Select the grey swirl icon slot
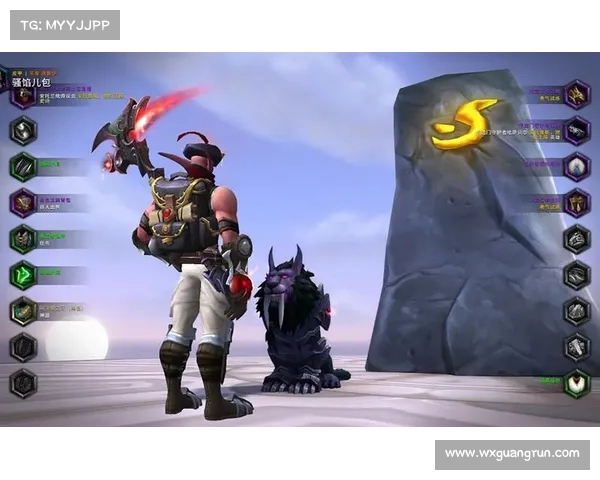600x480 pixels. [23, 130]
